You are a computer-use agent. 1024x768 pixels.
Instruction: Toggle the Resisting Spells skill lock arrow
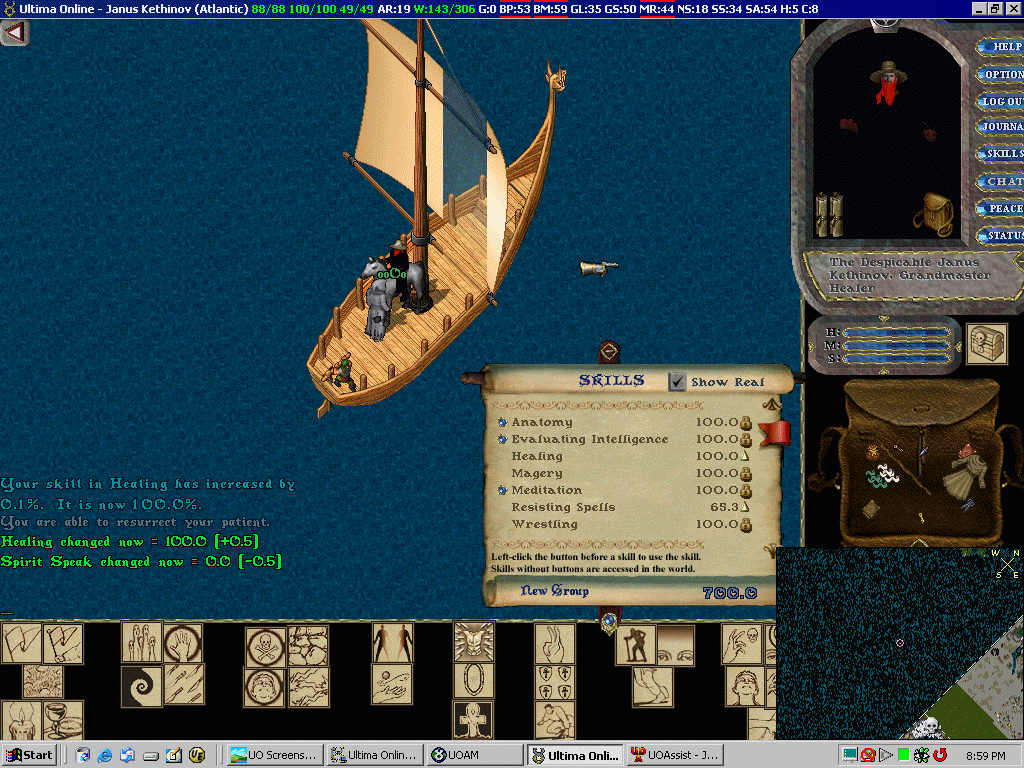(744, 507)
